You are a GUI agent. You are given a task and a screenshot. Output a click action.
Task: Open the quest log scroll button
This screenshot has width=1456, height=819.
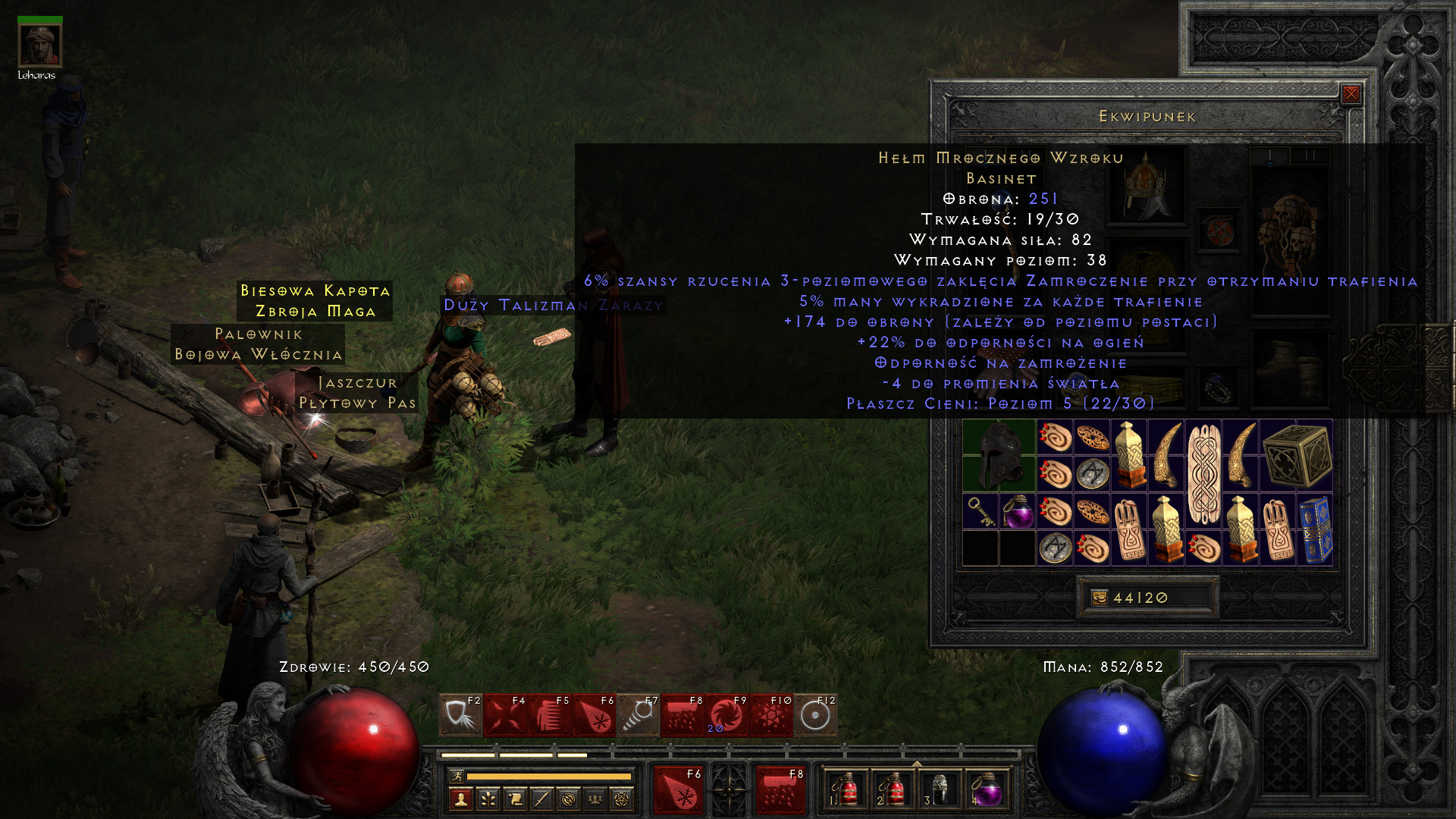[x=515, y=799]
